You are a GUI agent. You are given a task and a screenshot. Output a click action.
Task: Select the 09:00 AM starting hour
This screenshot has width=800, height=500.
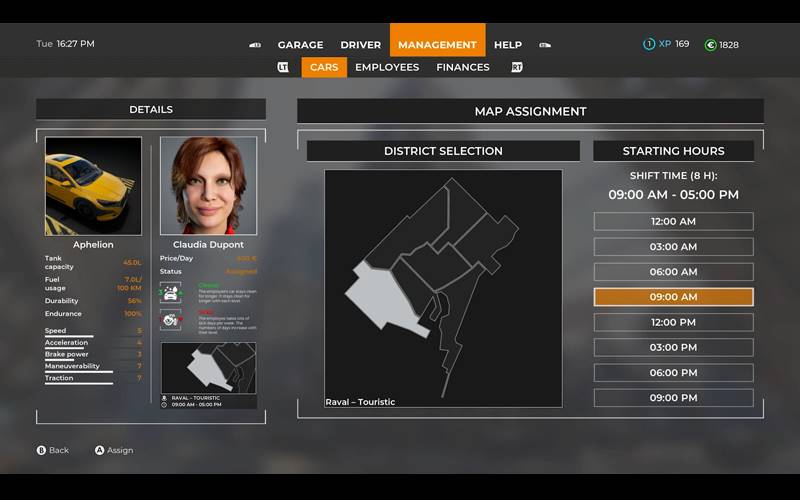pyautogui.click(x=673, y=297)
